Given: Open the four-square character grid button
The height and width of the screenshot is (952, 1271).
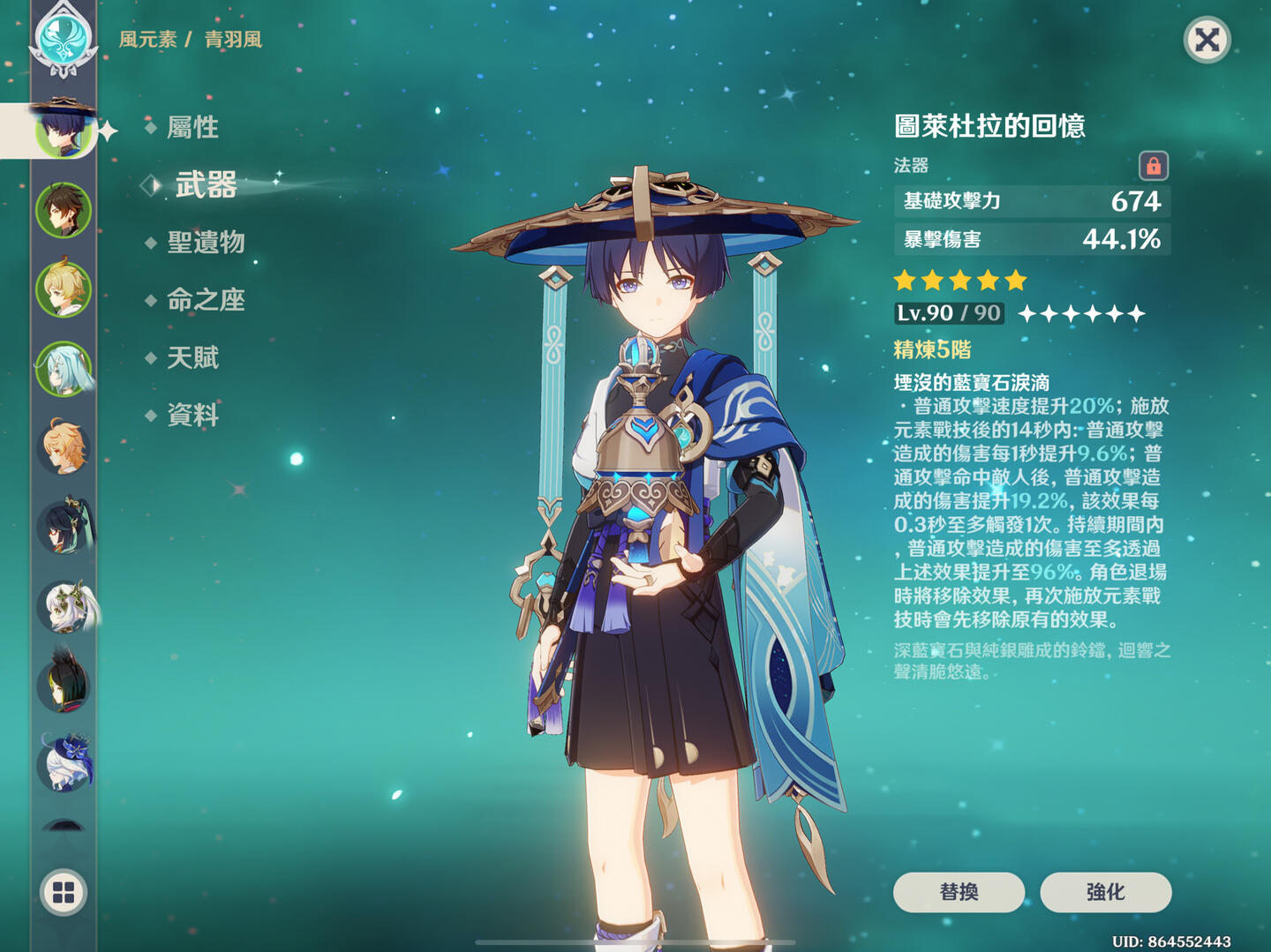Looking at the screenshot, I should point(64,892).
